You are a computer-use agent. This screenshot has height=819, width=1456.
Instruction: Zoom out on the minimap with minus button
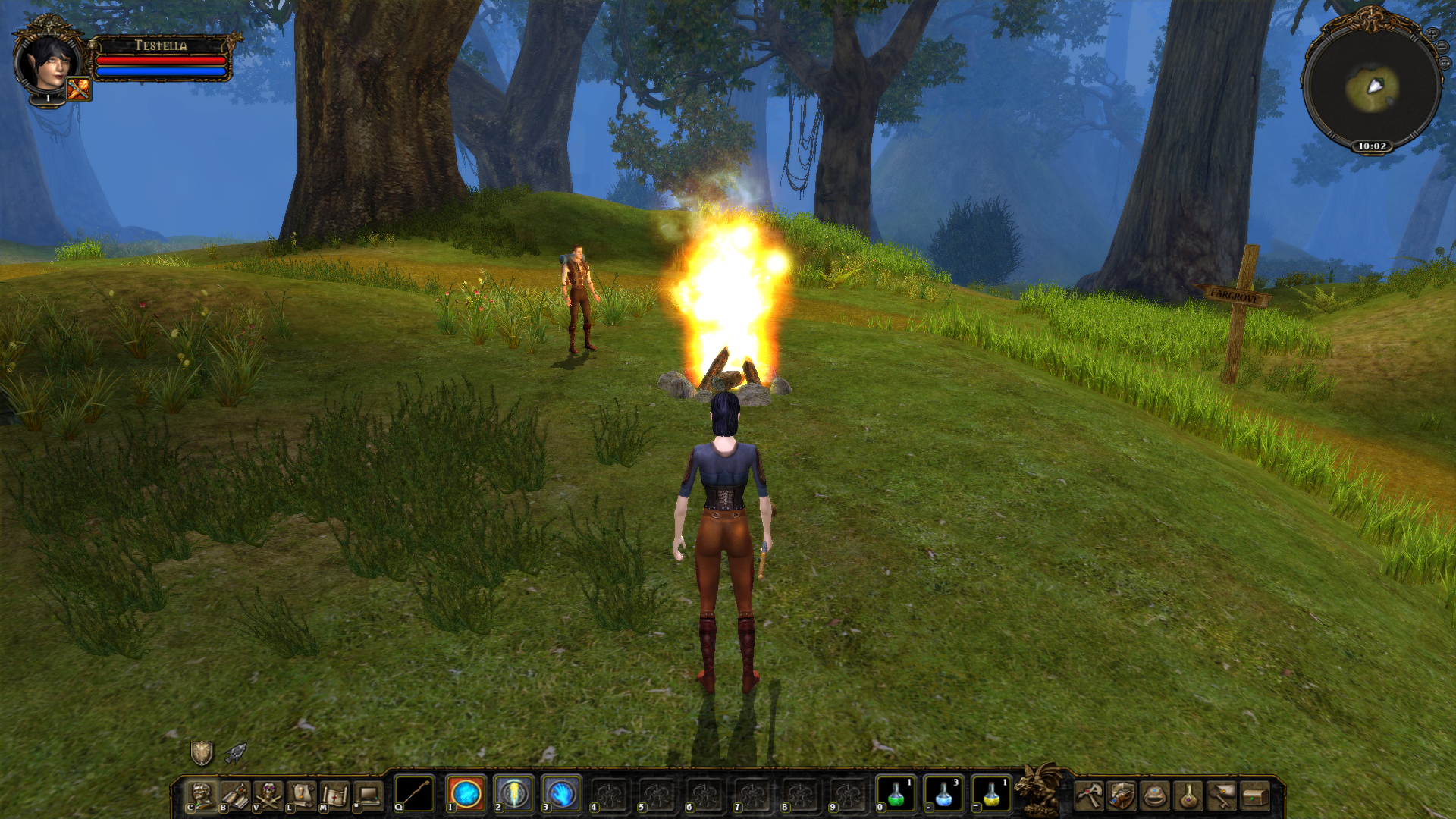(1442, 46)
